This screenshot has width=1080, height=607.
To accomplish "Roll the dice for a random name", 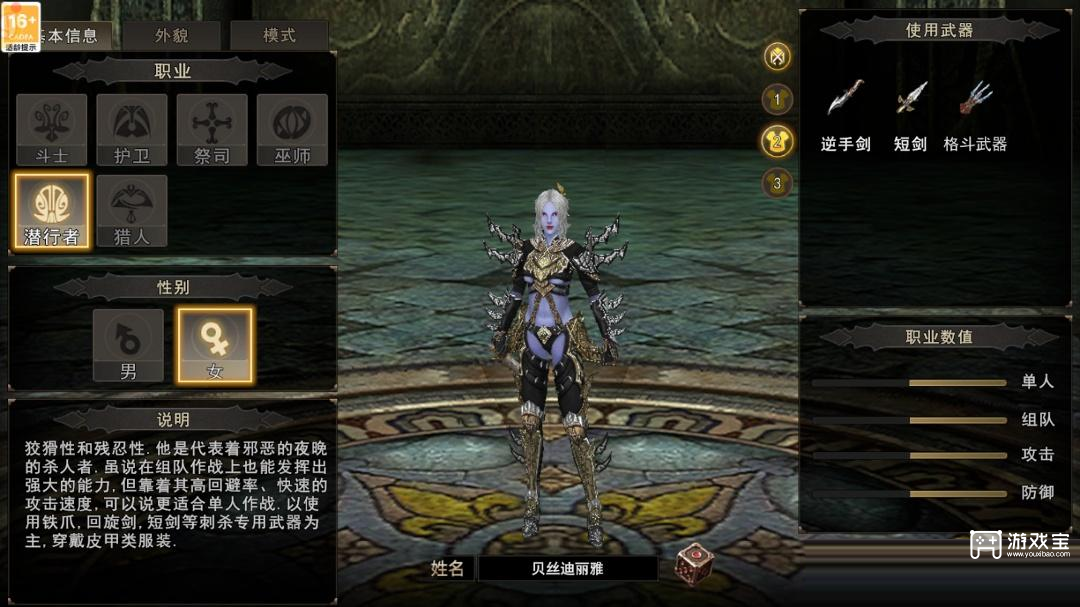I will pos(694,564).
